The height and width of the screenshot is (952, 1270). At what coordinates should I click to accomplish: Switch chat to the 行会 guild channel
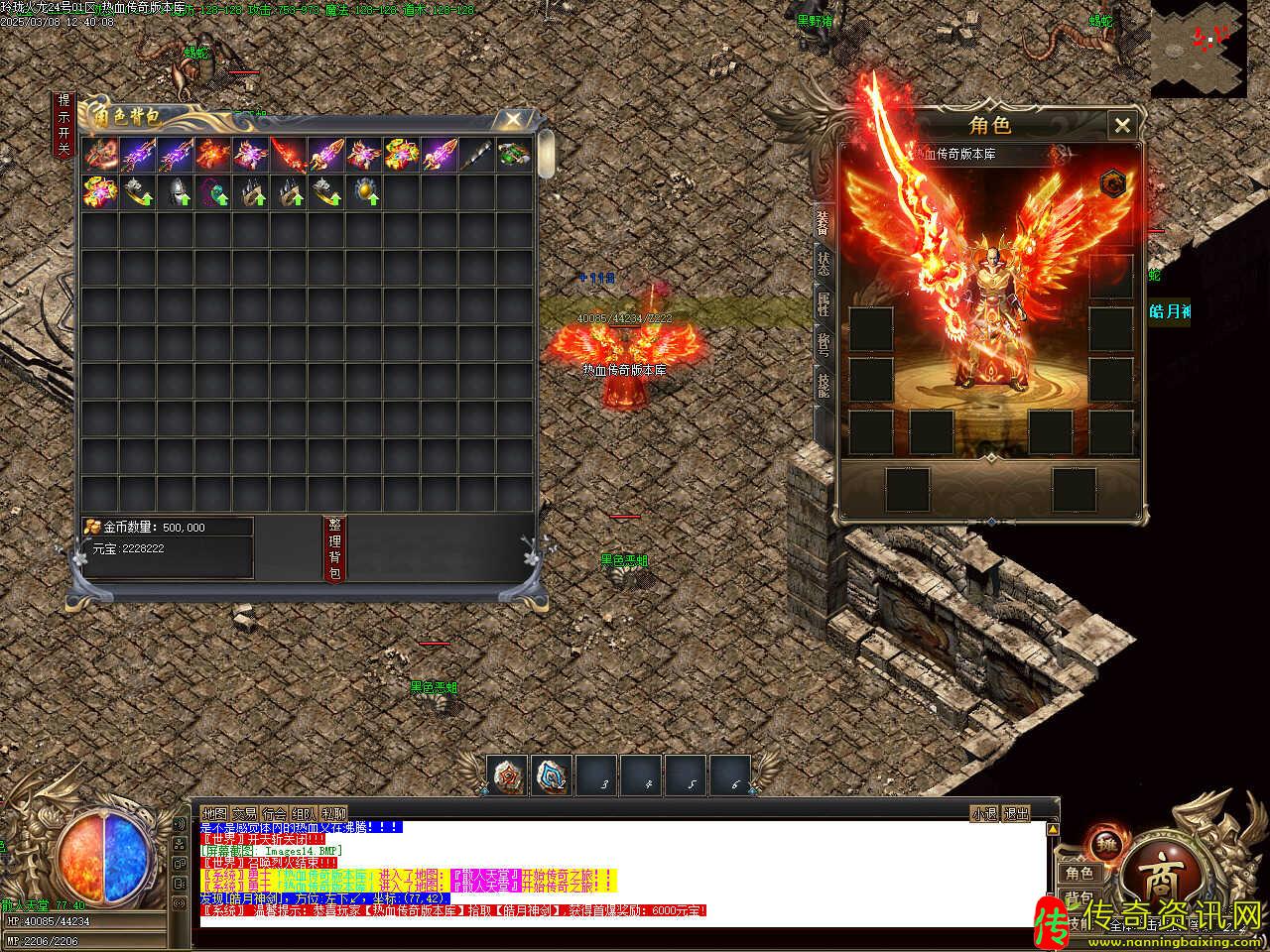[274, 813]
